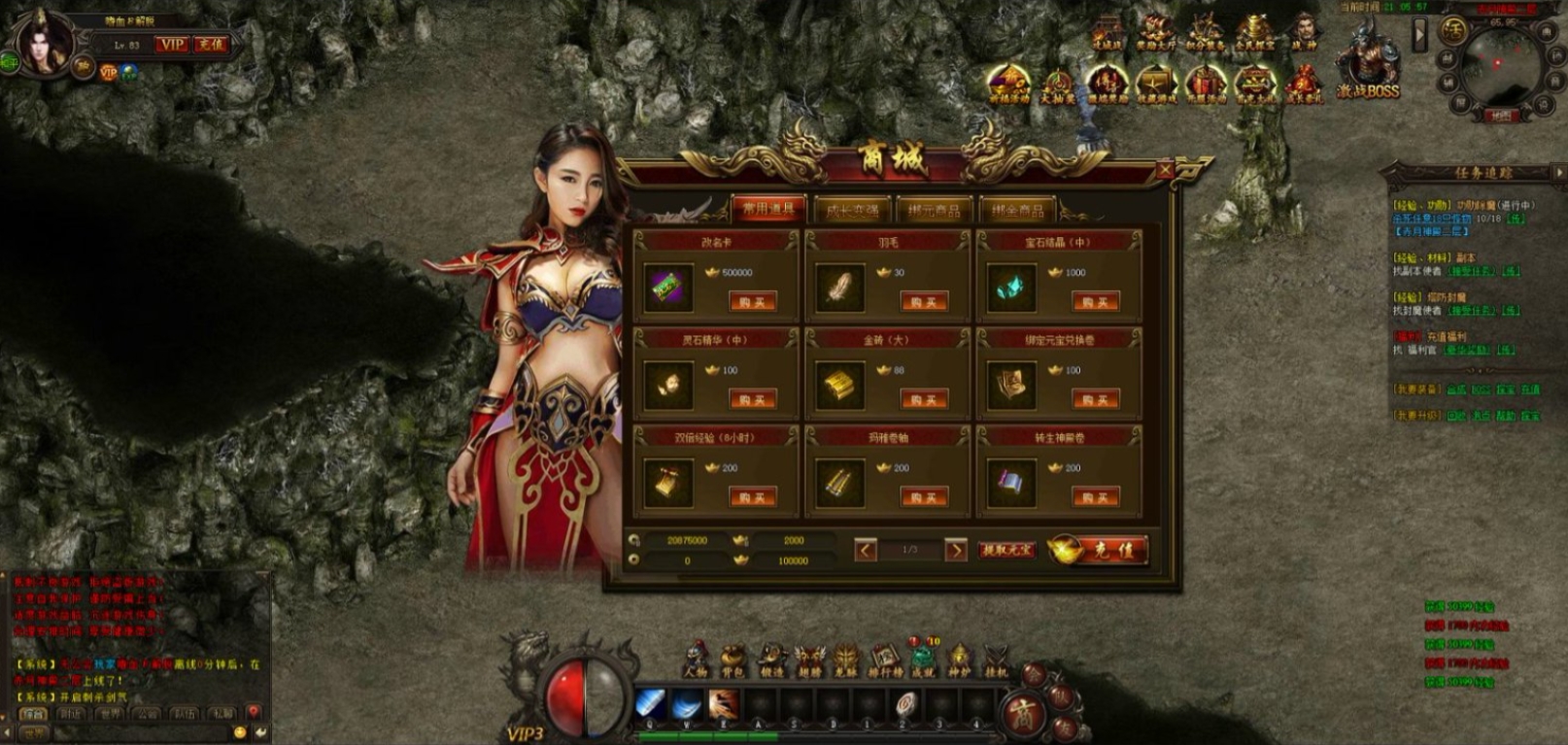
Task: Go to the next shop page
Action: tap(956, 551)
